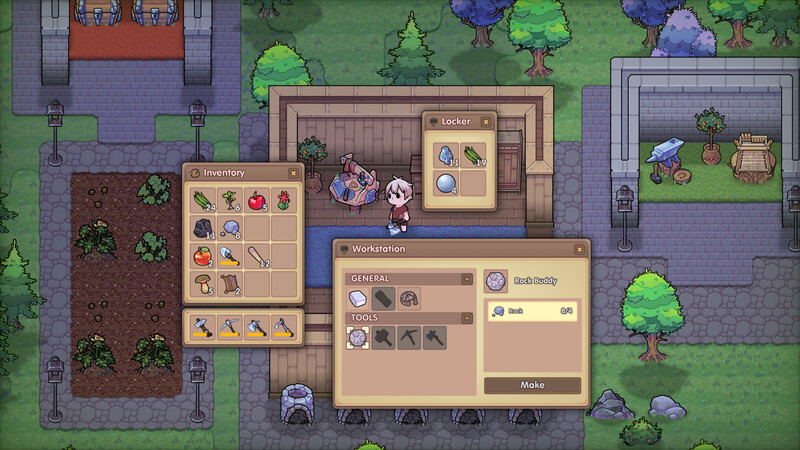Choose the wooden stick stack in inventory
Screen dimensions: 800x450
click(257, 255)
